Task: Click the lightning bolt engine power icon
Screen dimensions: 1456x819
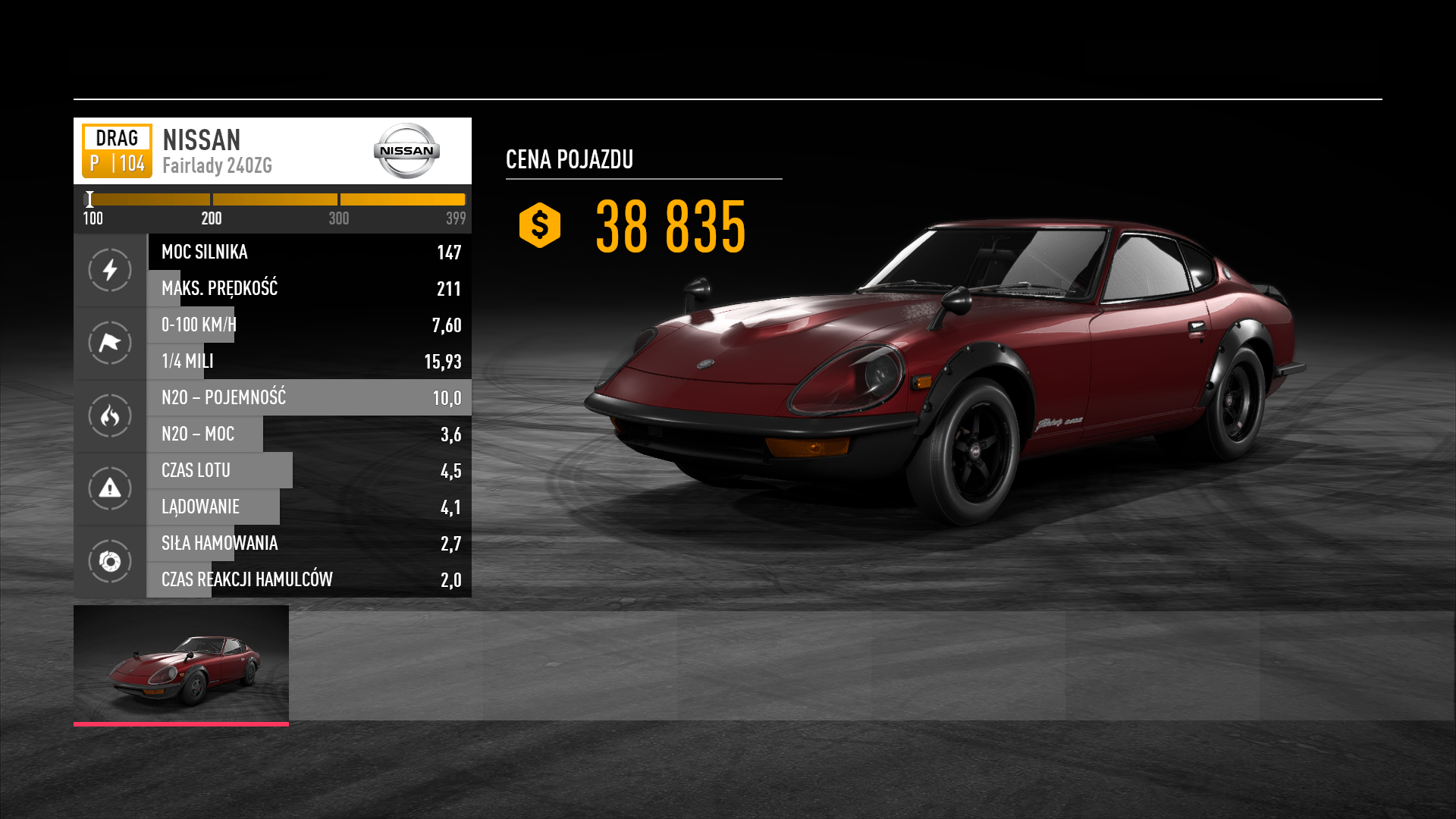Action: [x=110, y=270]
